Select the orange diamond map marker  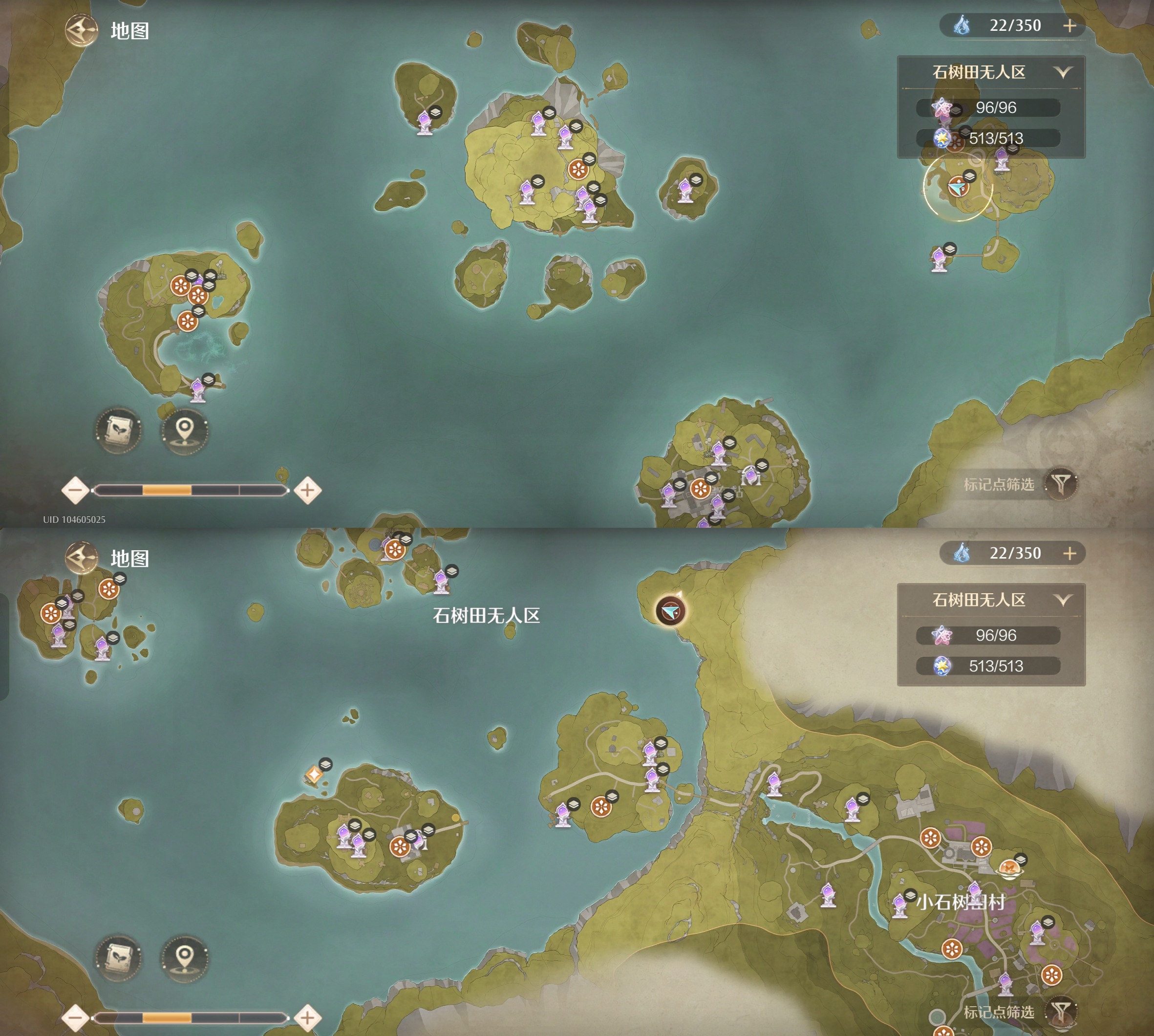click(314, 774)
